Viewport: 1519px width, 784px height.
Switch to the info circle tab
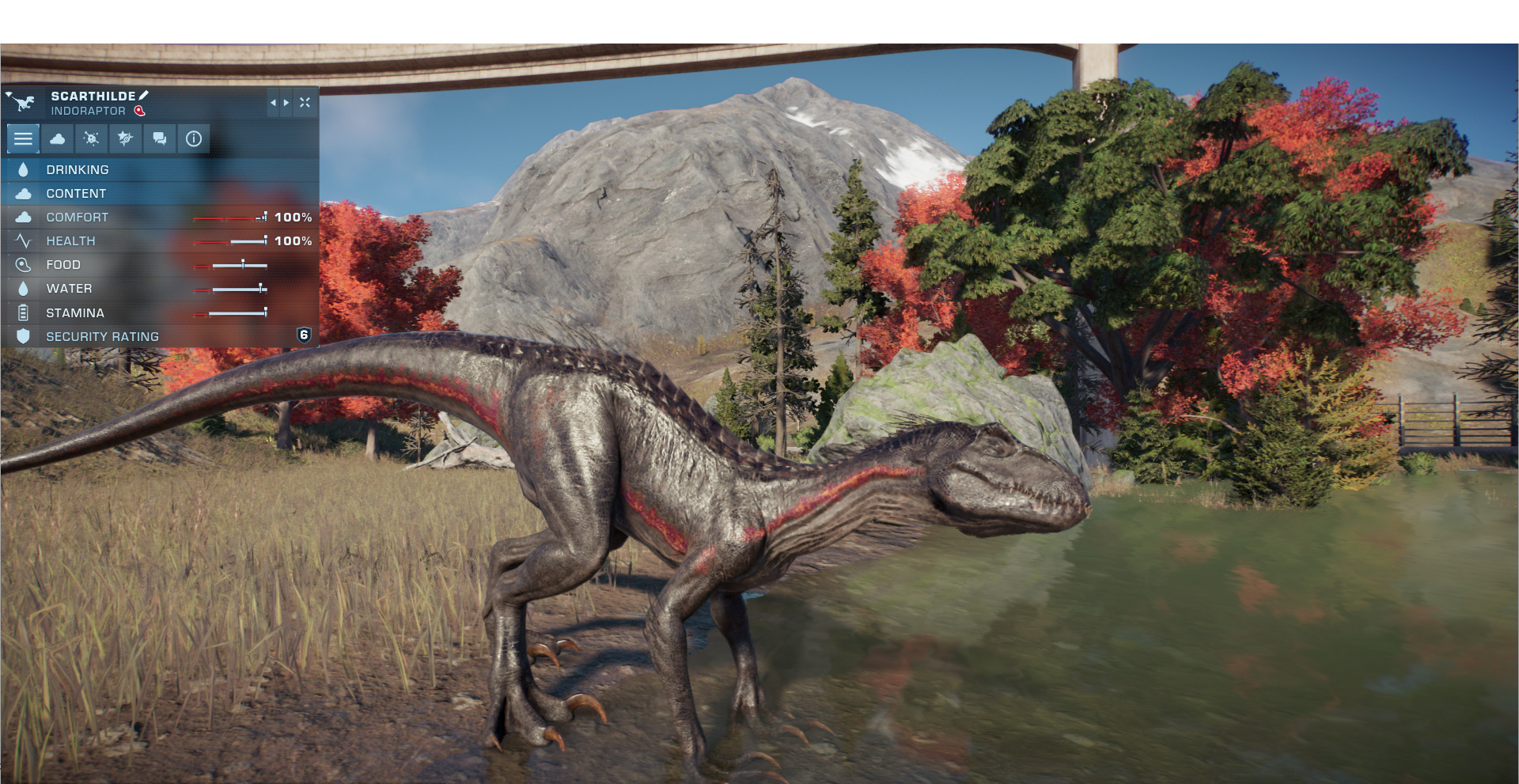[x=193, y=138]
